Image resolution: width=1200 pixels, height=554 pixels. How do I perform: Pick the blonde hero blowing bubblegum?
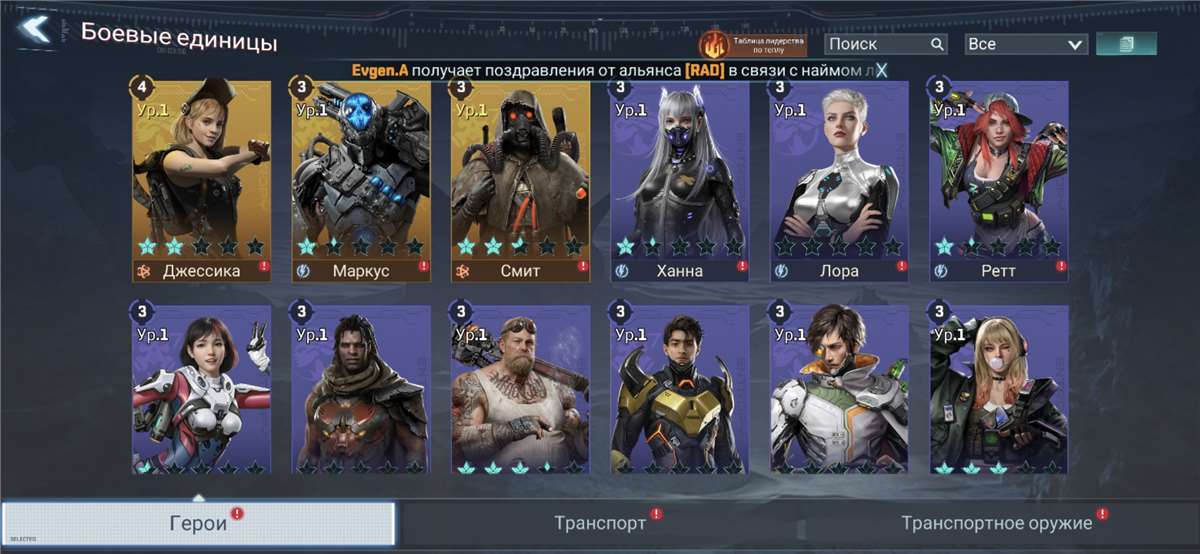click(x=999, y=390)
